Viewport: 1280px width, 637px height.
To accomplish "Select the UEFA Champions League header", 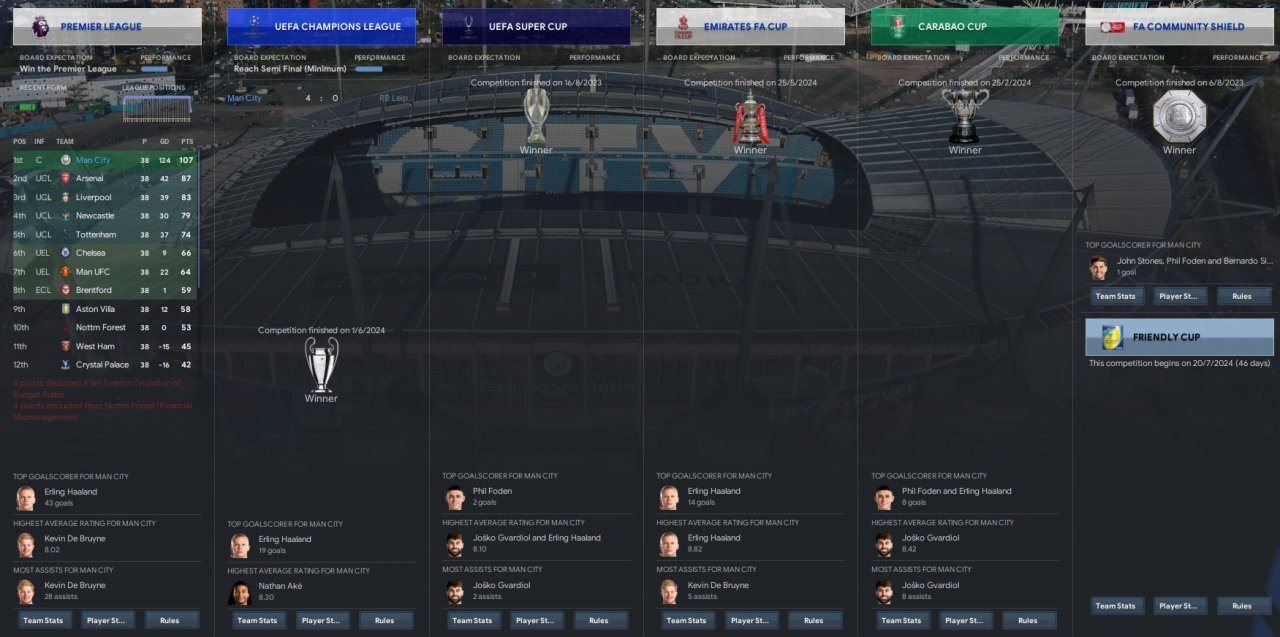I will (x=321, y=27).
